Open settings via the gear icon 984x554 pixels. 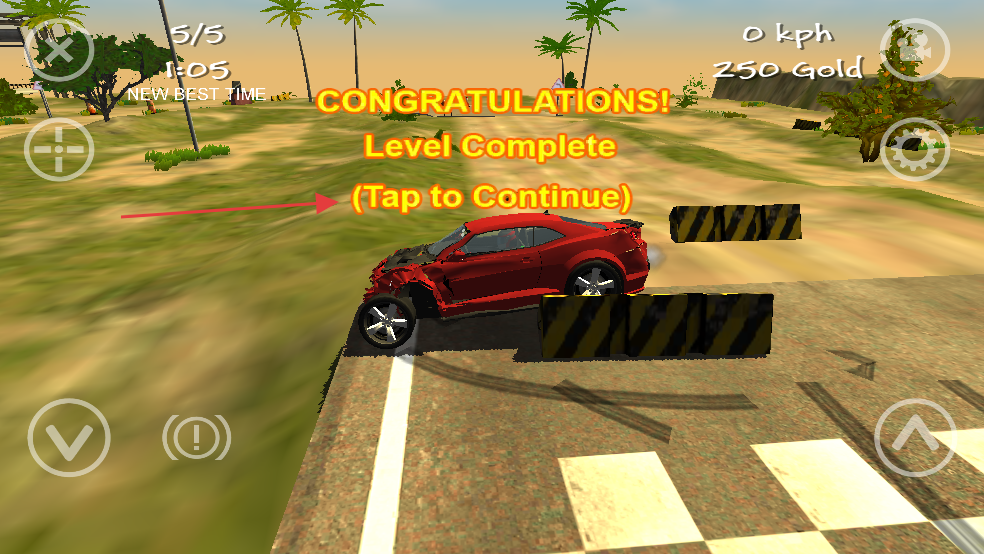point(913,150)
